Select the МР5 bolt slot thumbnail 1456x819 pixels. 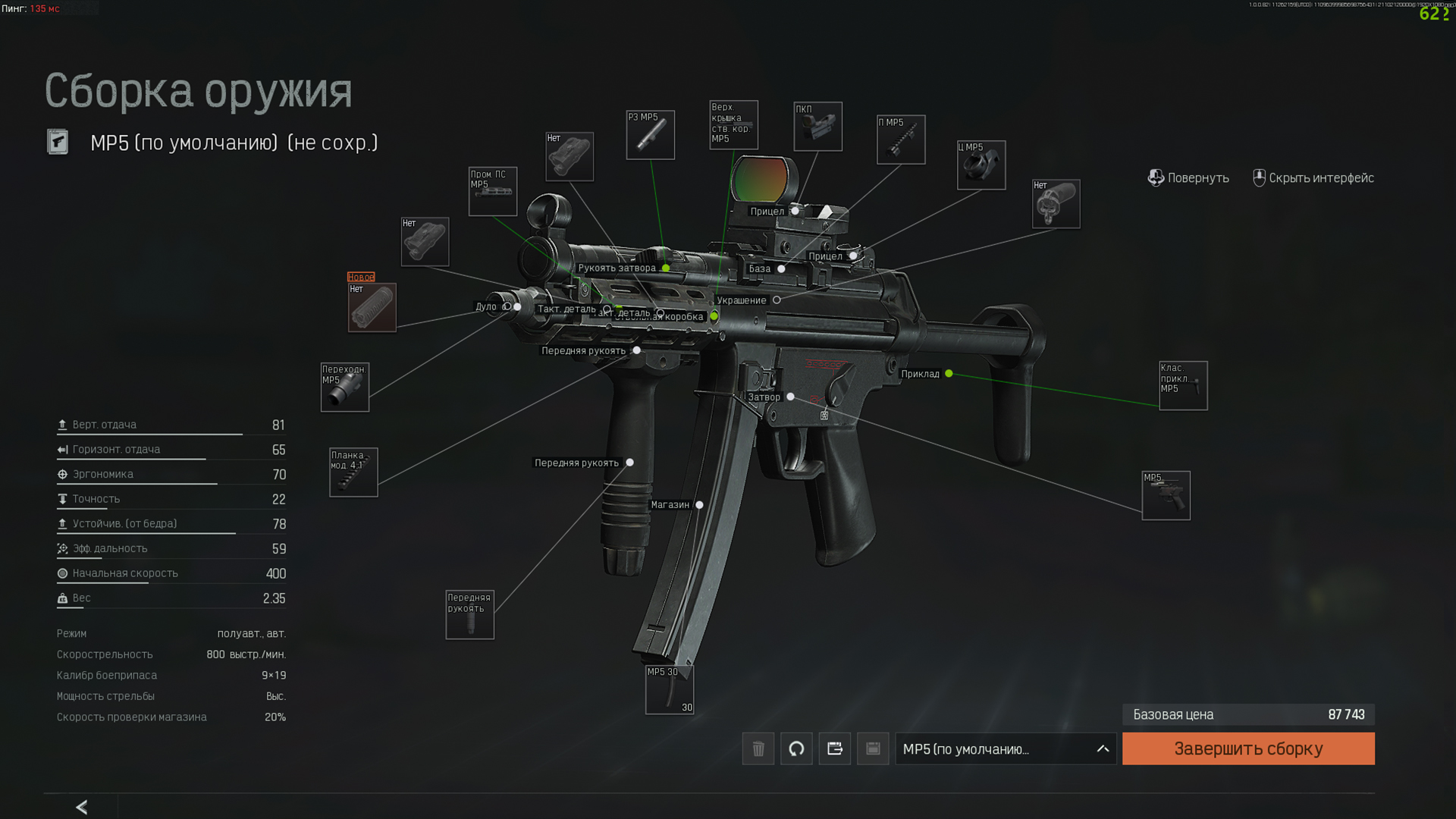point(1166,495)
